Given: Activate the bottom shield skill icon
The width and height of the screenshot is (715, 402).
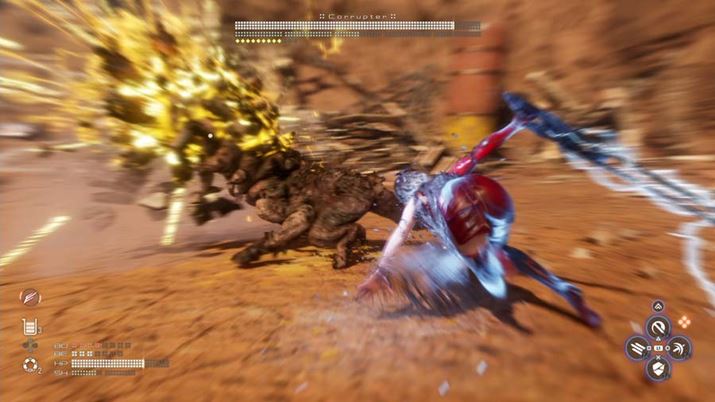Looking at the screenshot, I should click(x=658, y=368).
